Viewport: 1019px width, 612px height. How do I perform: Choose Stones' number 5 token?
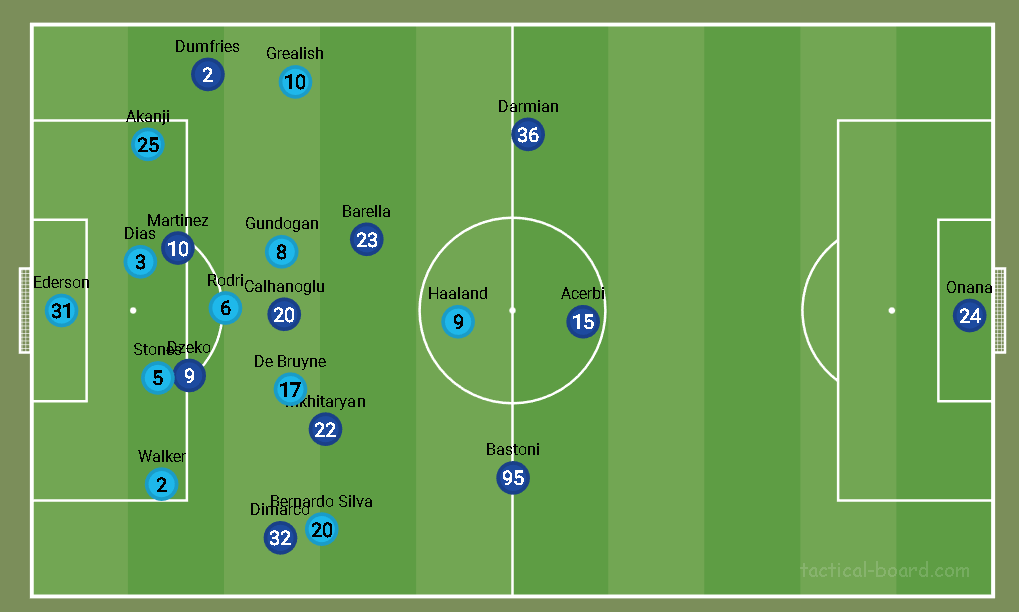pyautogui.click(x=158, y=378)
